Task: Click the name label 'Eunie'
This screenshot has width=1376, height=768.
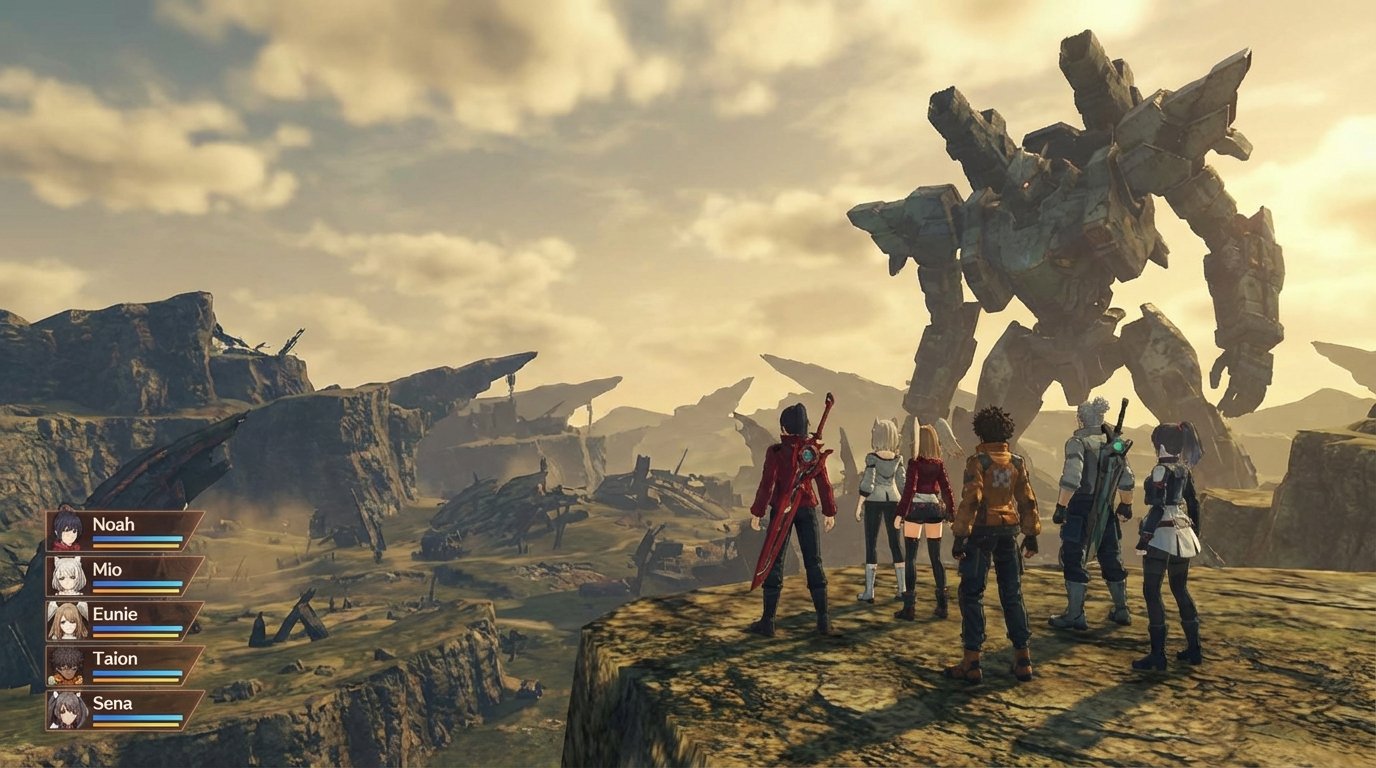Action: (113, 614)
